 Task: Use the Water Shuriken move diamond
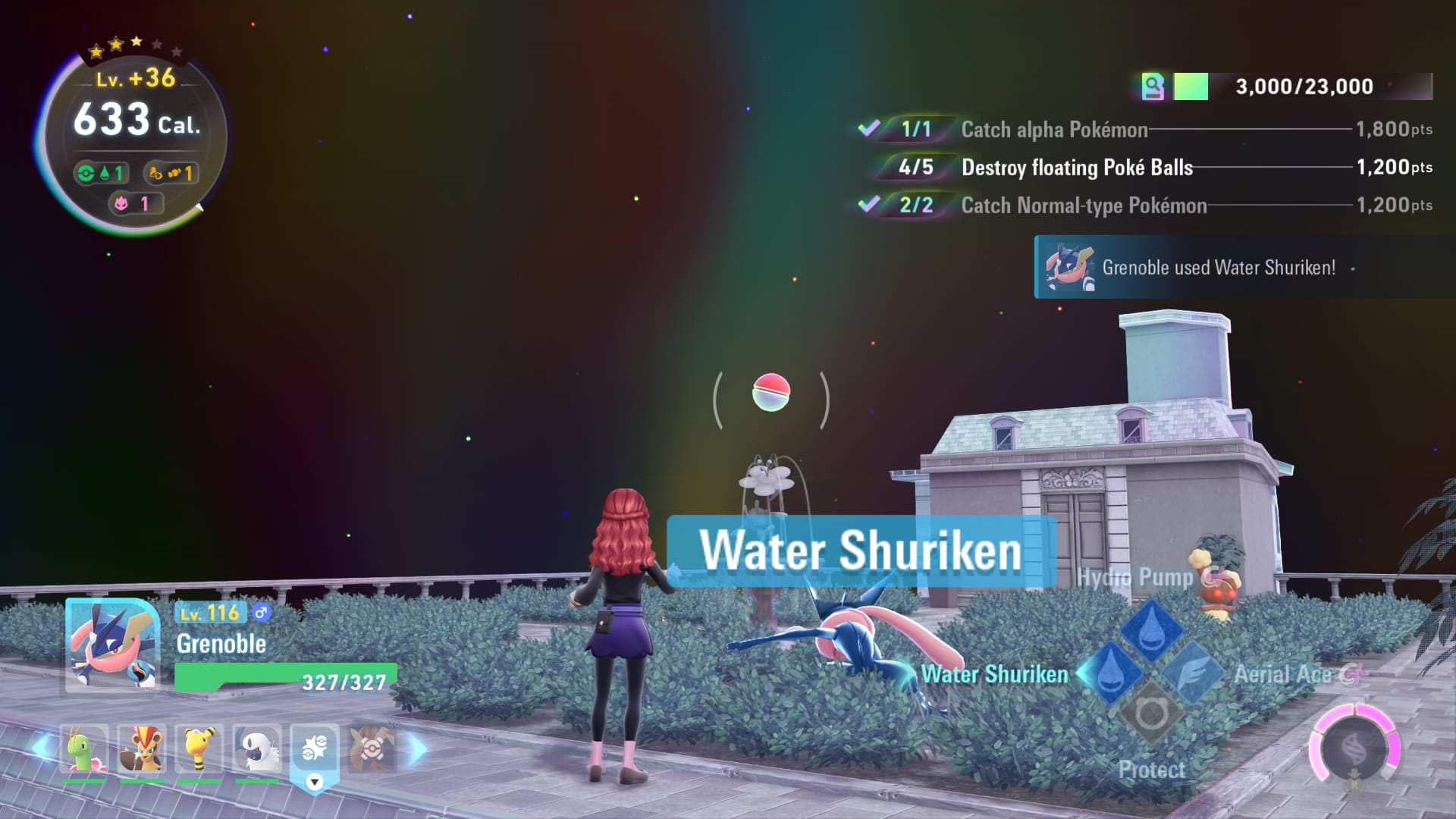tap(1110, 673)
